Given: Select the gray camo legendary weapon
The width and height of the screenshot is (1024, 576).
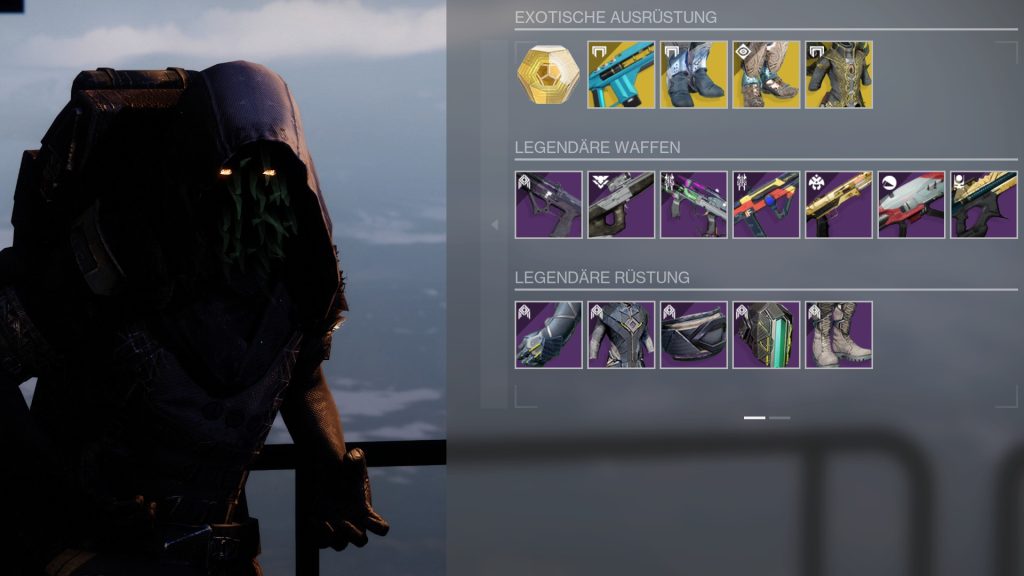Looking at the screenshot, I should 621,205.
